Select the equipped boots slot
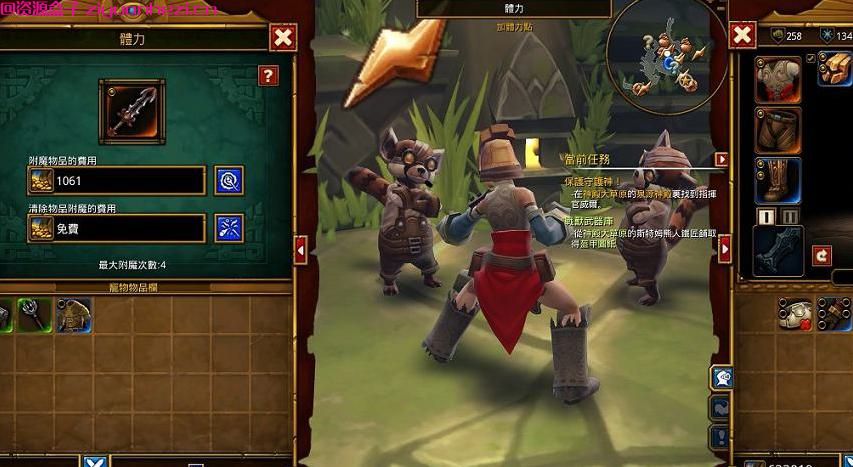853x467 pixels. (777, 181)
